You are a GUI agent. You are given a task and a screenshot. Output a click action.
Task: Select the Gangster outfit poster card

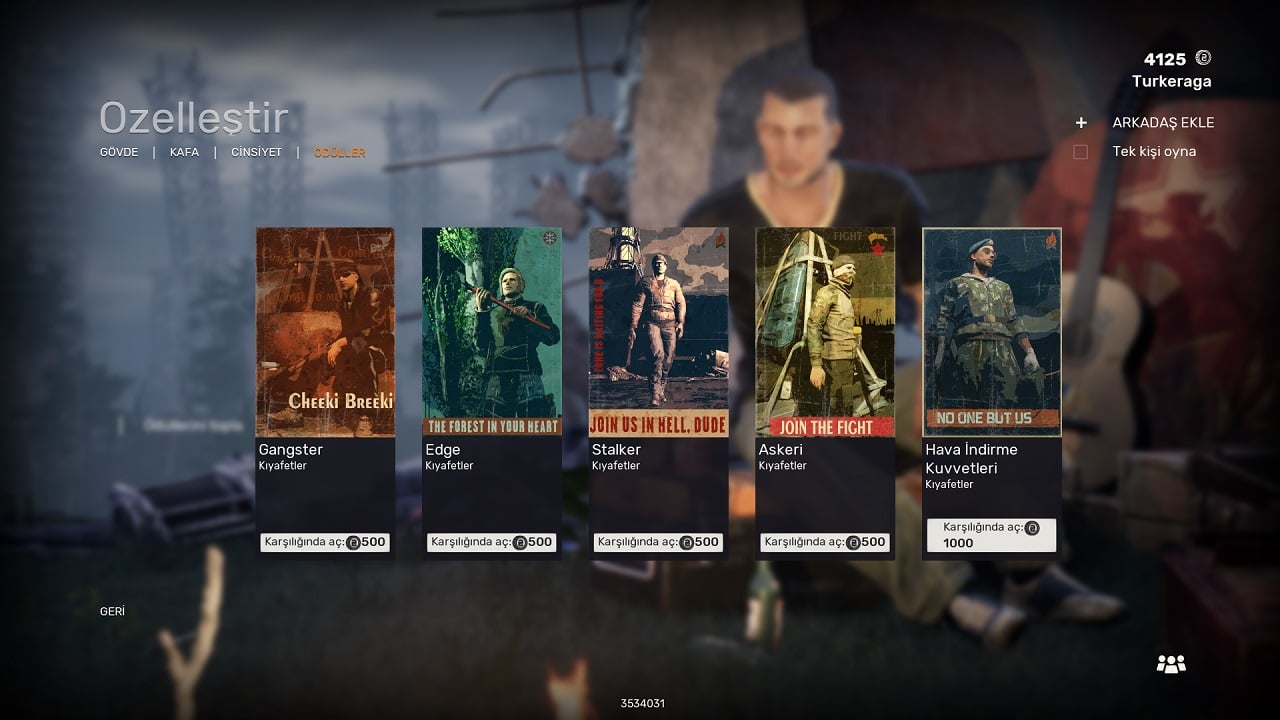(x=325, y=332)
